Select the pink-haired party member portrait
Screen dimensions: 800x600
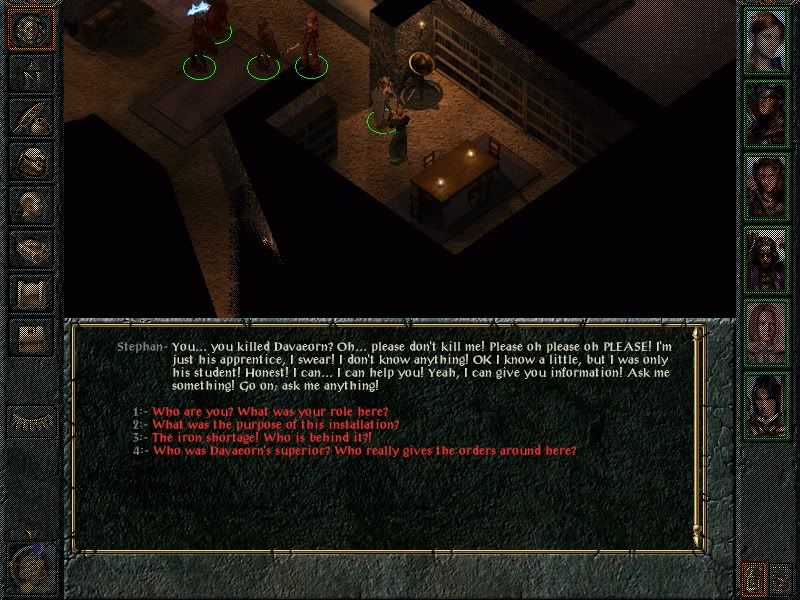[766, 332]
